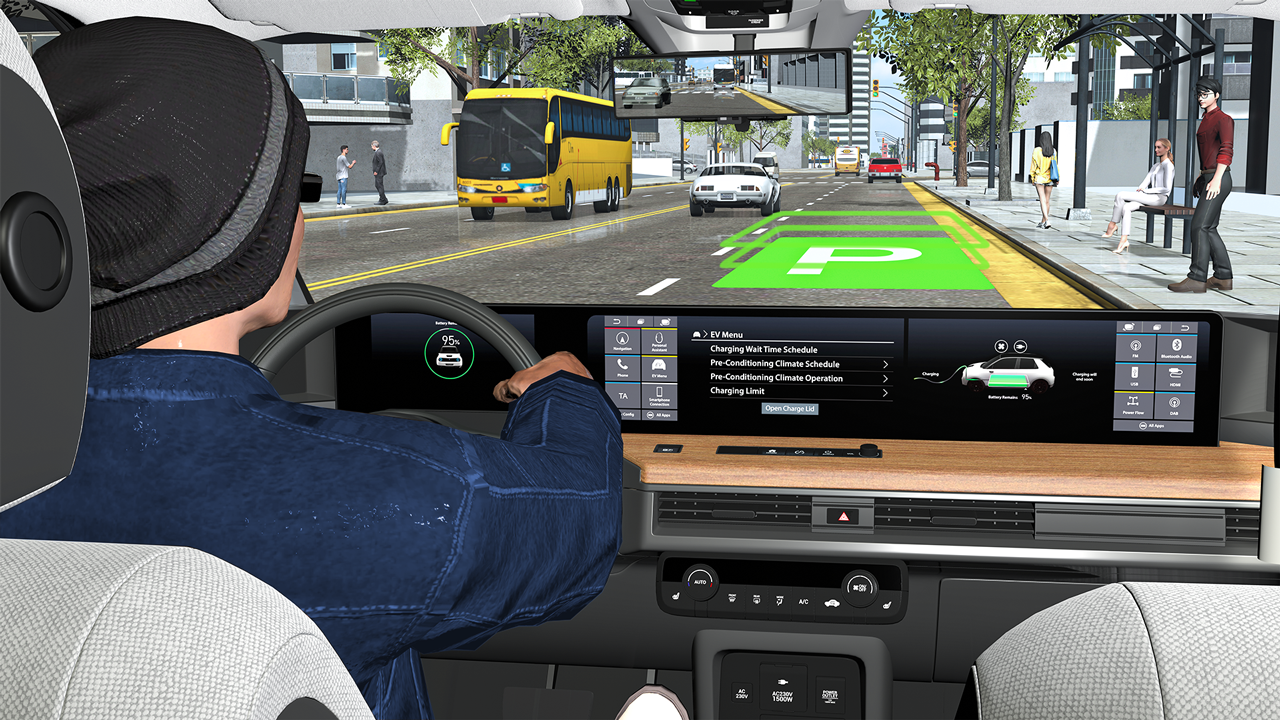Open the Navigation app

622,341
